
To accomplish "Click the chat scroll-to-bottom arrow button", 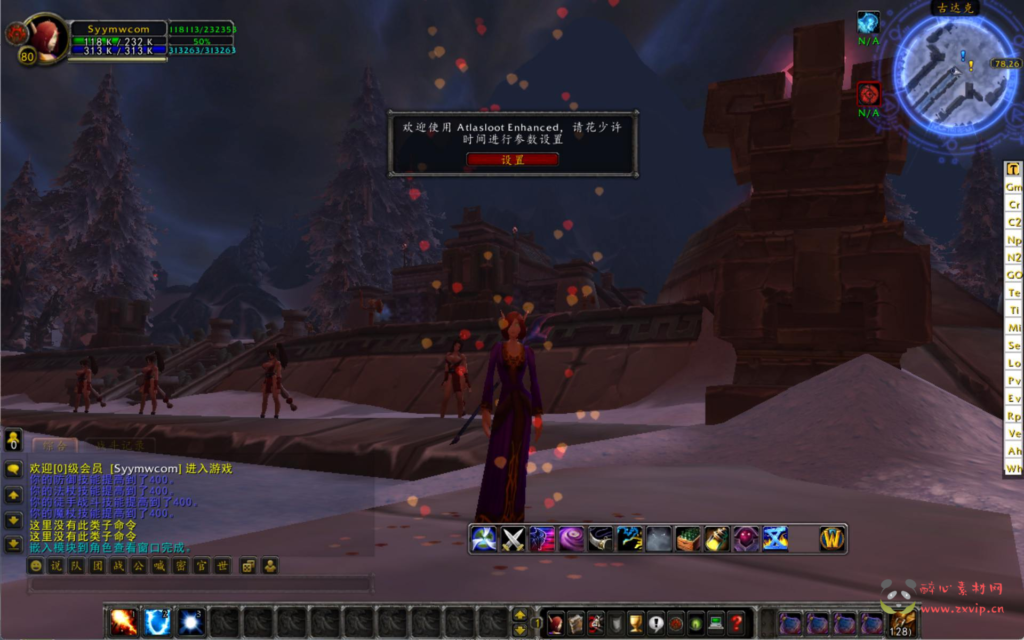I will click(13, 544).
